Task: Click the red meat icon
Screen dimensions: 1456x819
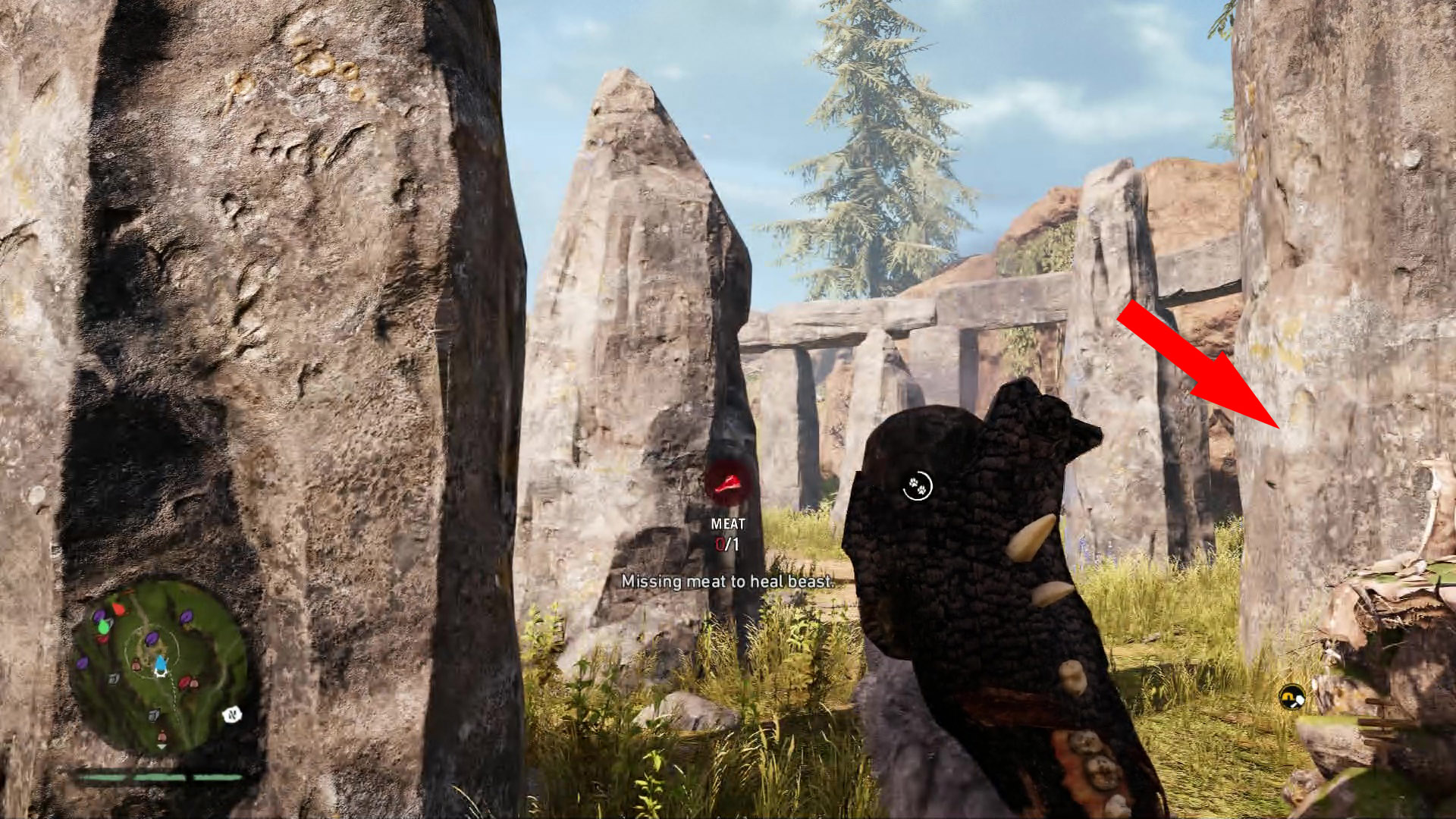Action: tap(729, 483)
